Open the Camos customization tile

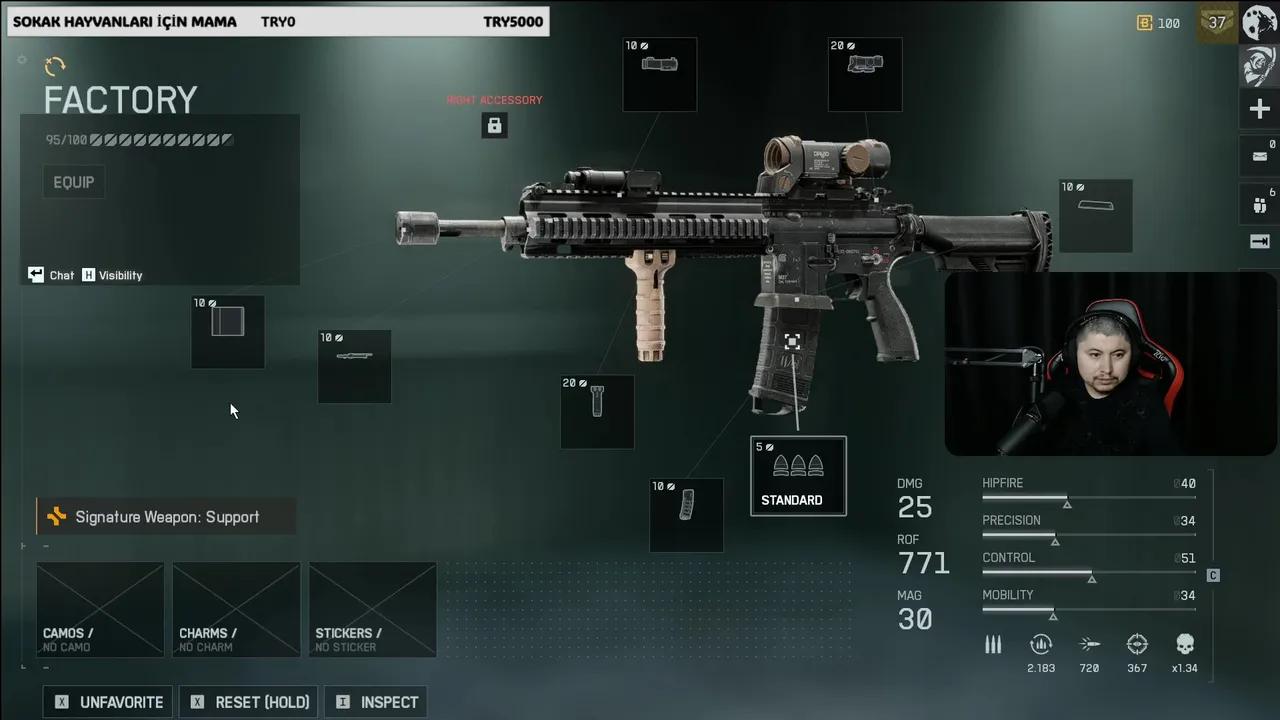click(100, 609)
